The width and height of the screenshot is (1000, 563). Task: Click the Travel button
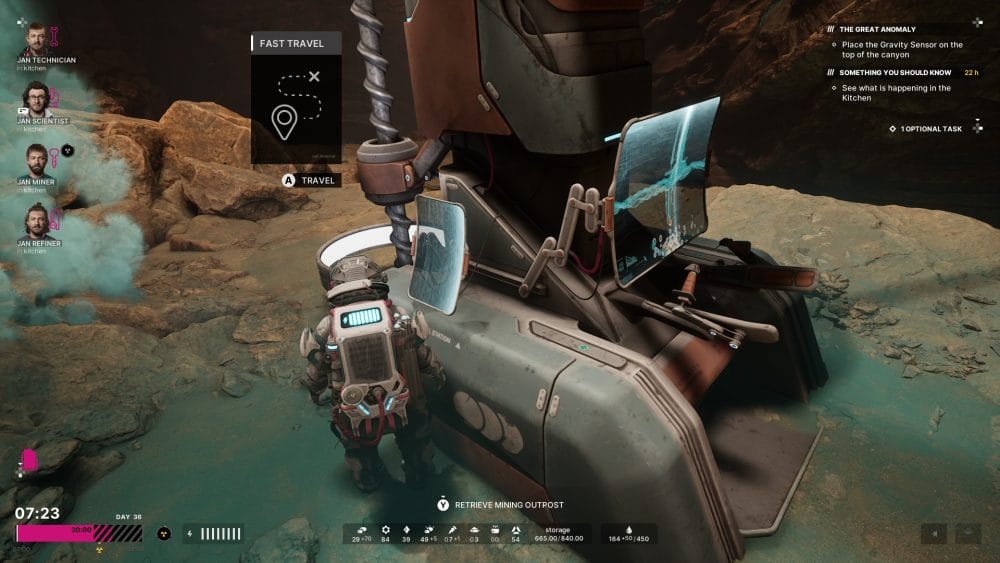311,181
